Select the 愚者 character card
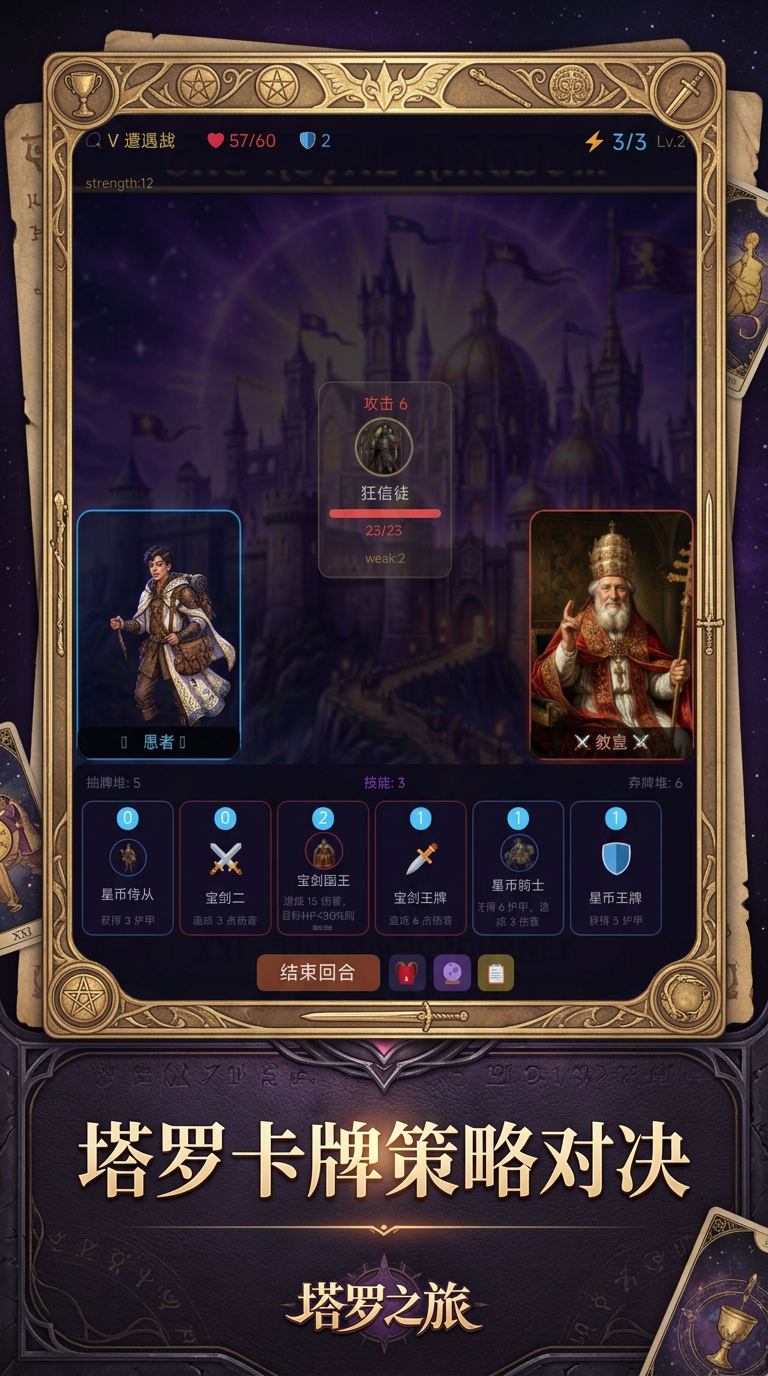768x1376 pixels. tap(159, 635)
